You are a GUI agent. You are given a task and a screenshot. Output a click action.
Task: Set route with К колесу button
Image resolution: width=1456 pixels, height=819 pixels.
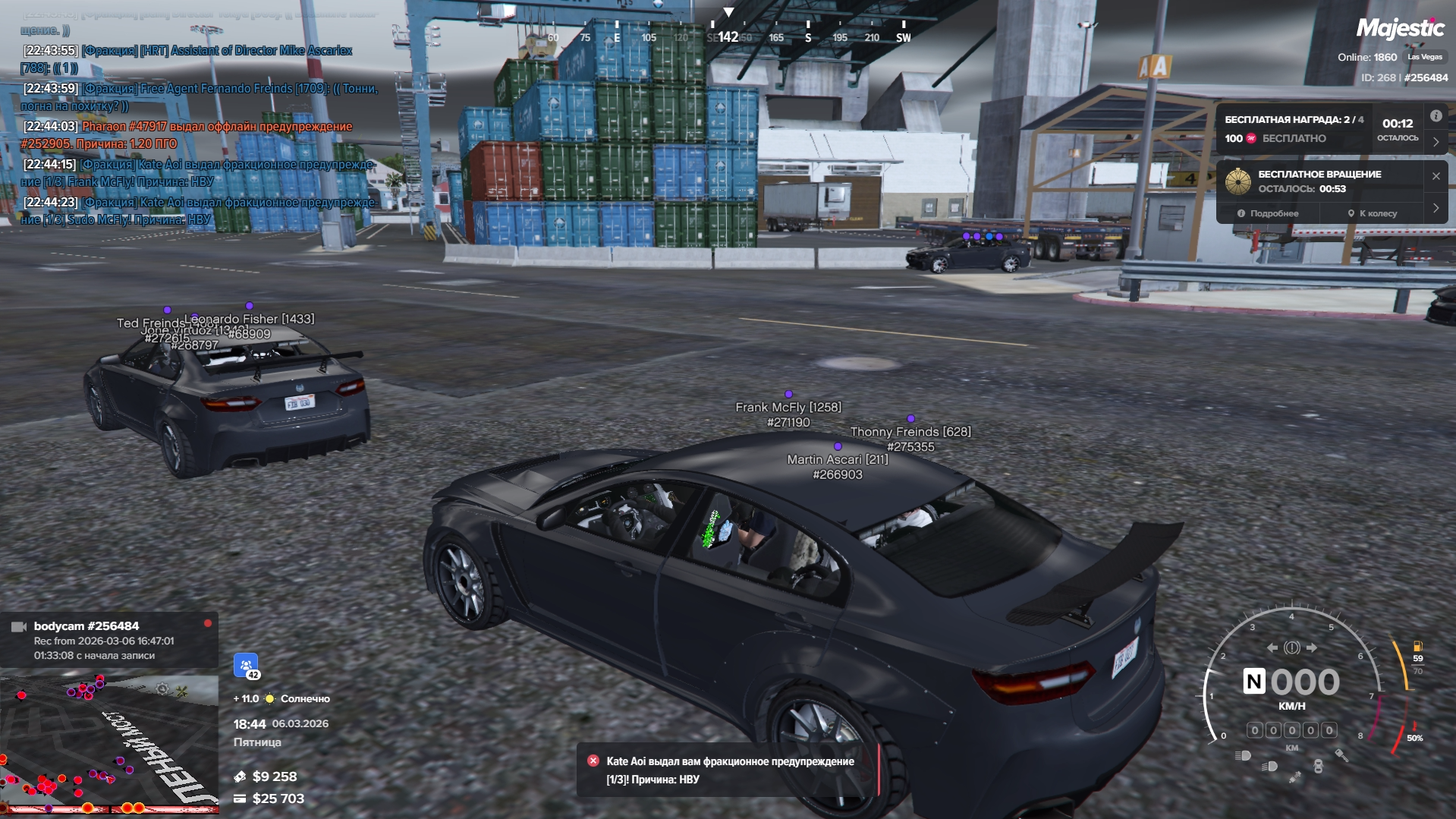(1372, 214)
